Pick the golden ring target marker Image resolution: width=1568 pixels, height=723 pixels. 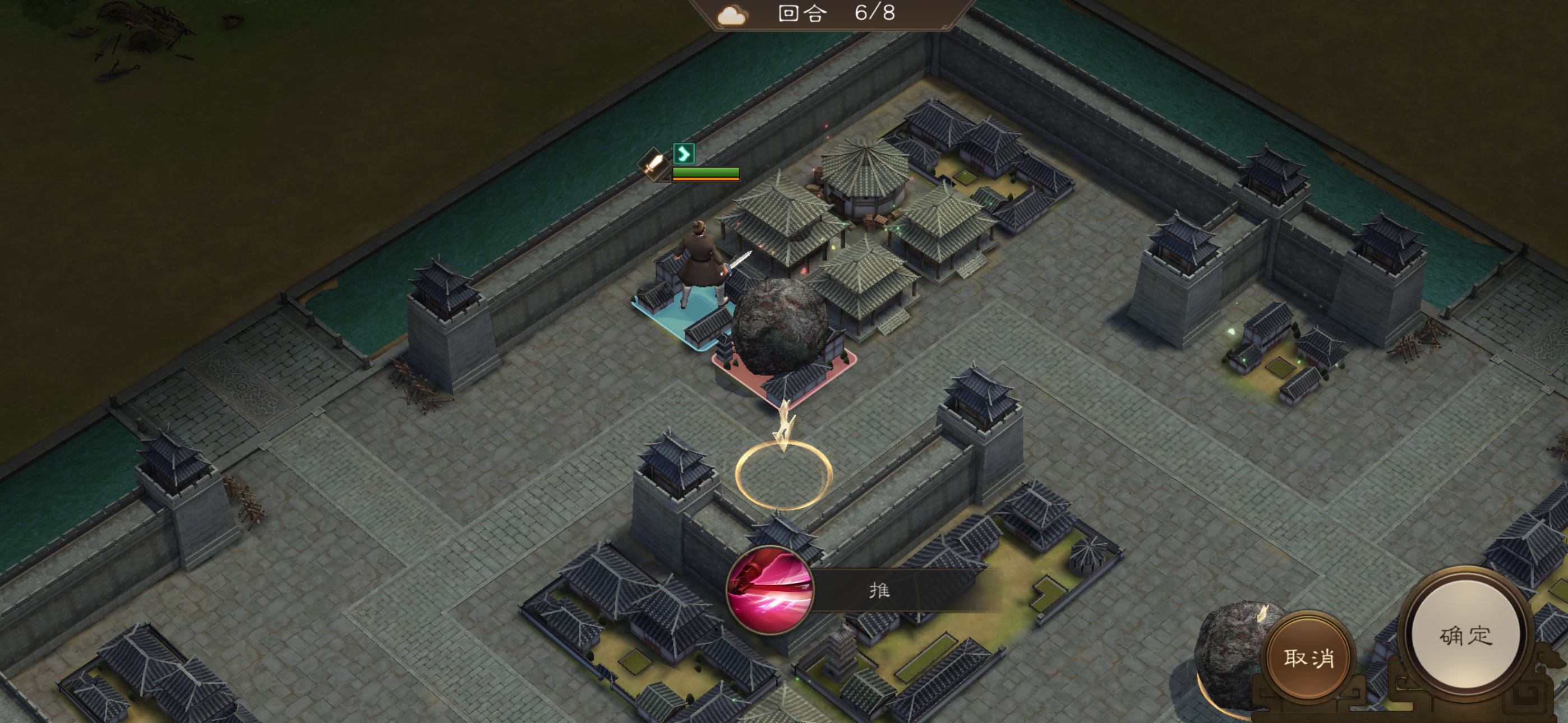click(783, 475)
